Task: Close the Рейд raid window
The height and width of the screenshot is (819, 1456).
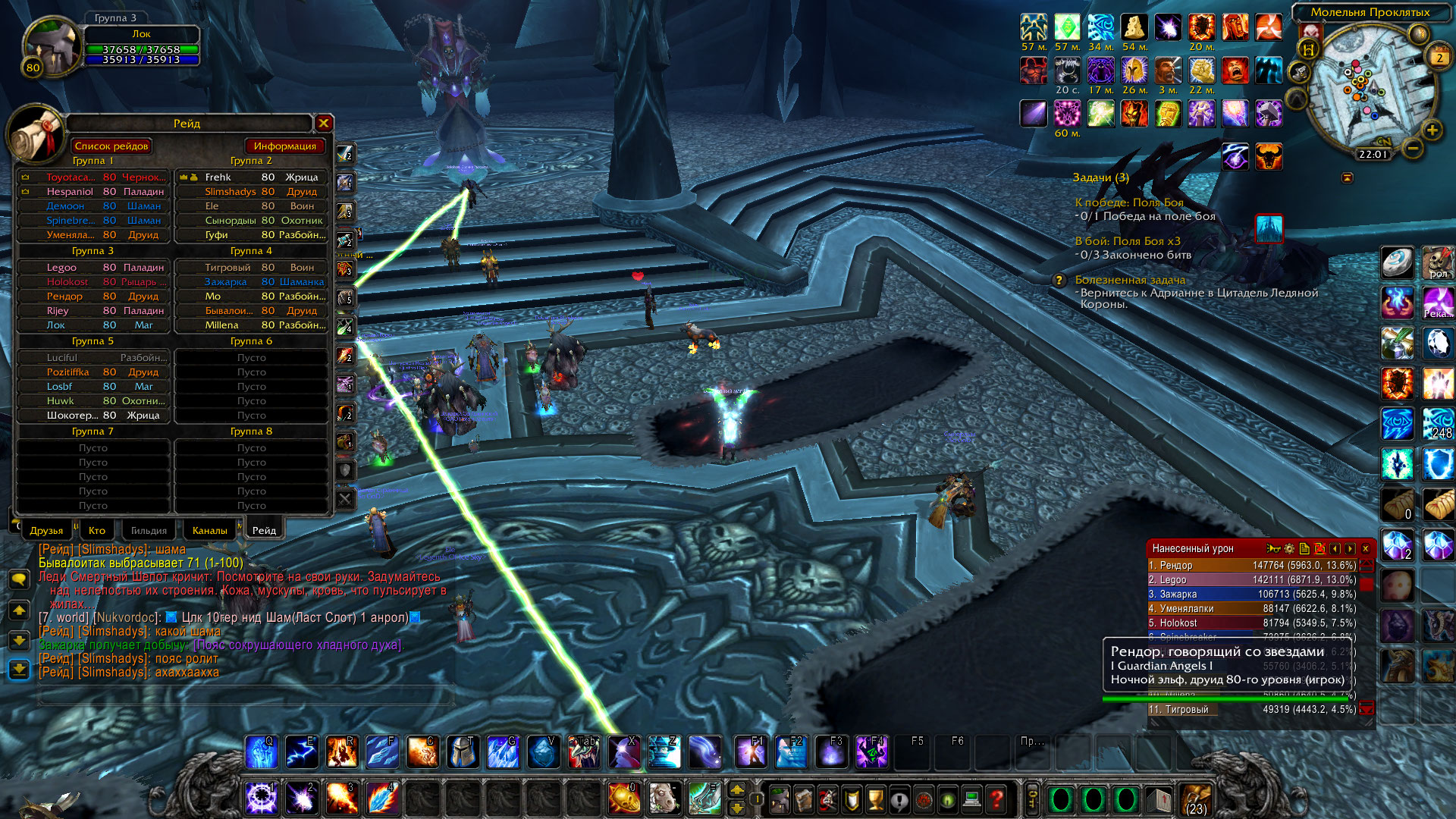Action: click(x=324, y=123)
